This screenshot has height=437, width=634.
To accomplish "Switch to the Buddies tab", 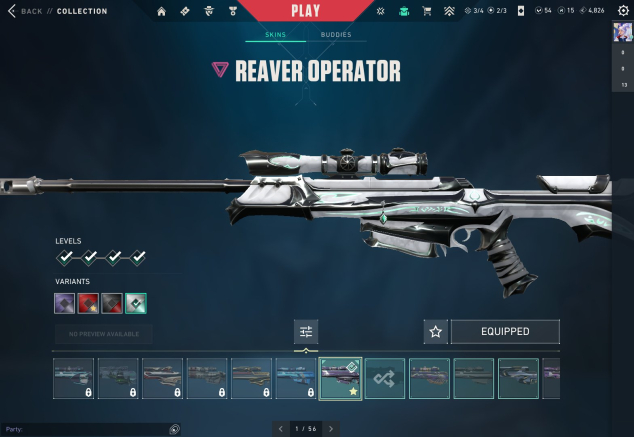I will coord(335,35).
